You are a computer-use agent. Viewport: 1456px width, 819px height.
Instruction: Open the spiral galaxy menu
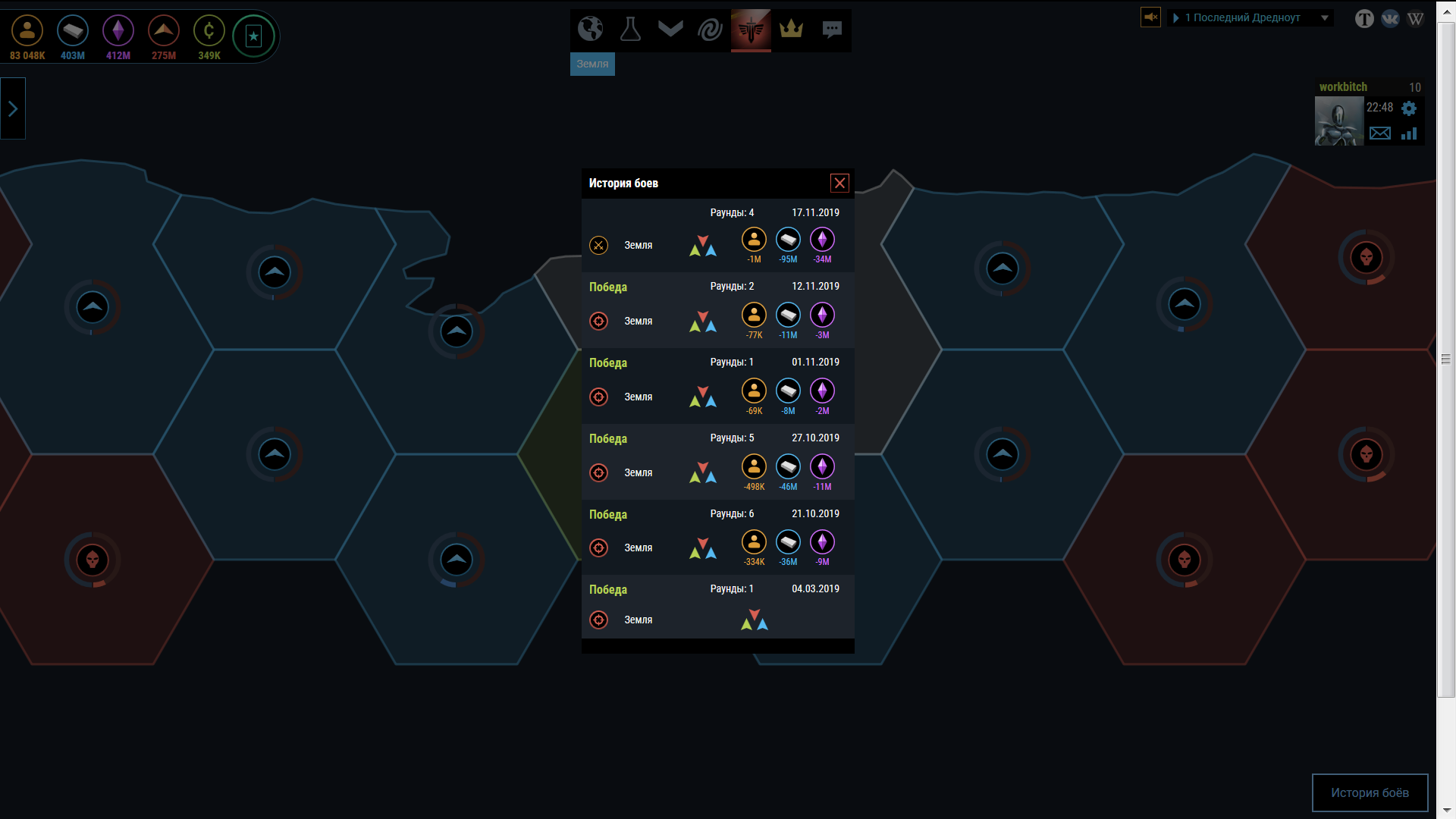tap(711, 30)
